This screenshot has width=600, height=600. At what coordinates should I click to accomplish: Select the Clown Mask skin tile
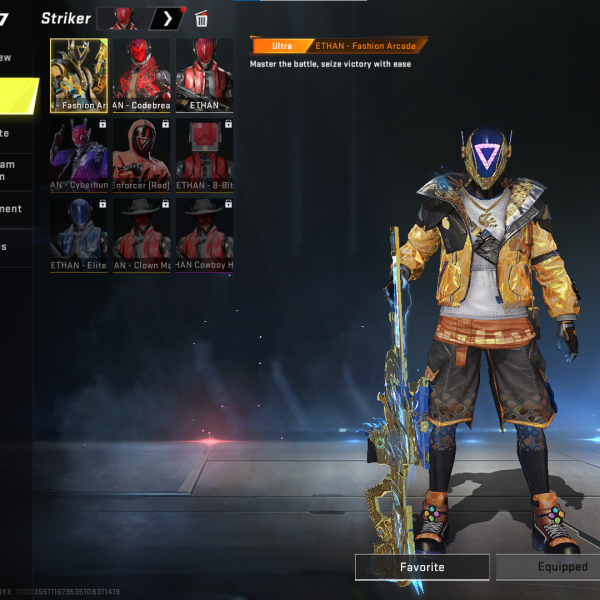[141, 234]
